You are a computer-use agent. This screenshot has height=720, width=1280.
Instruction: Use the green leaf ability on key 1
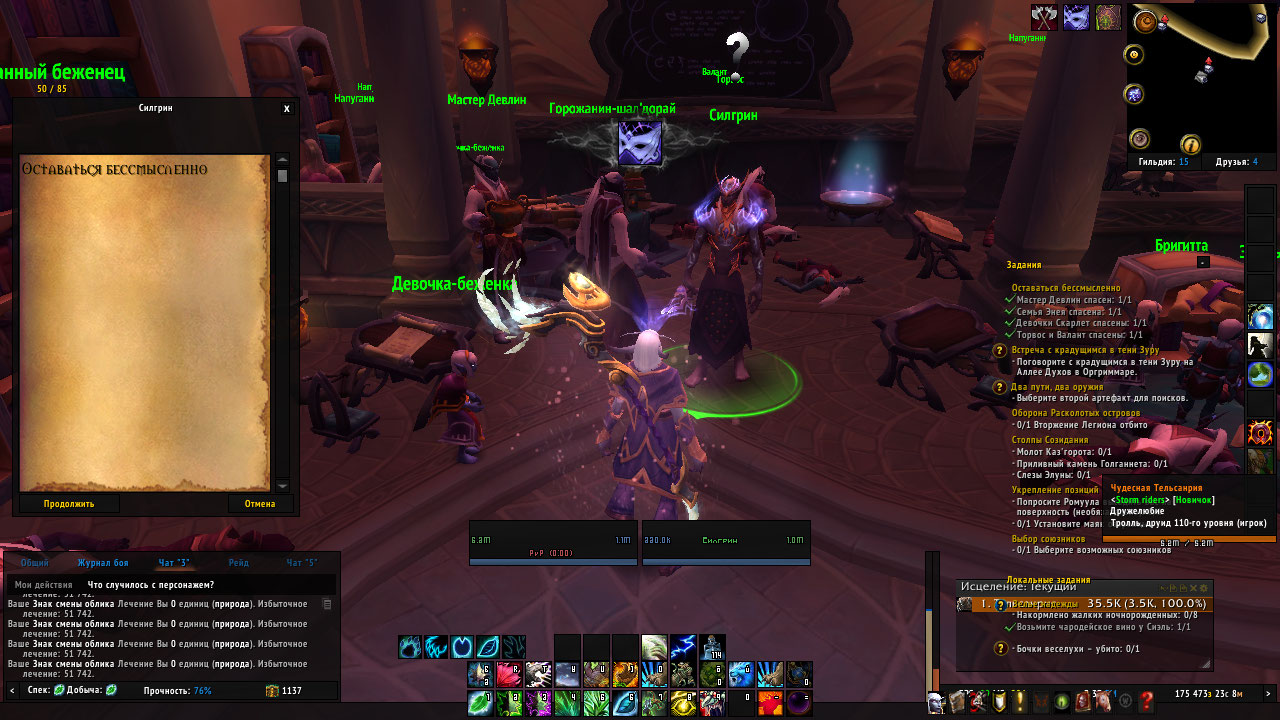tap(481, 703)
